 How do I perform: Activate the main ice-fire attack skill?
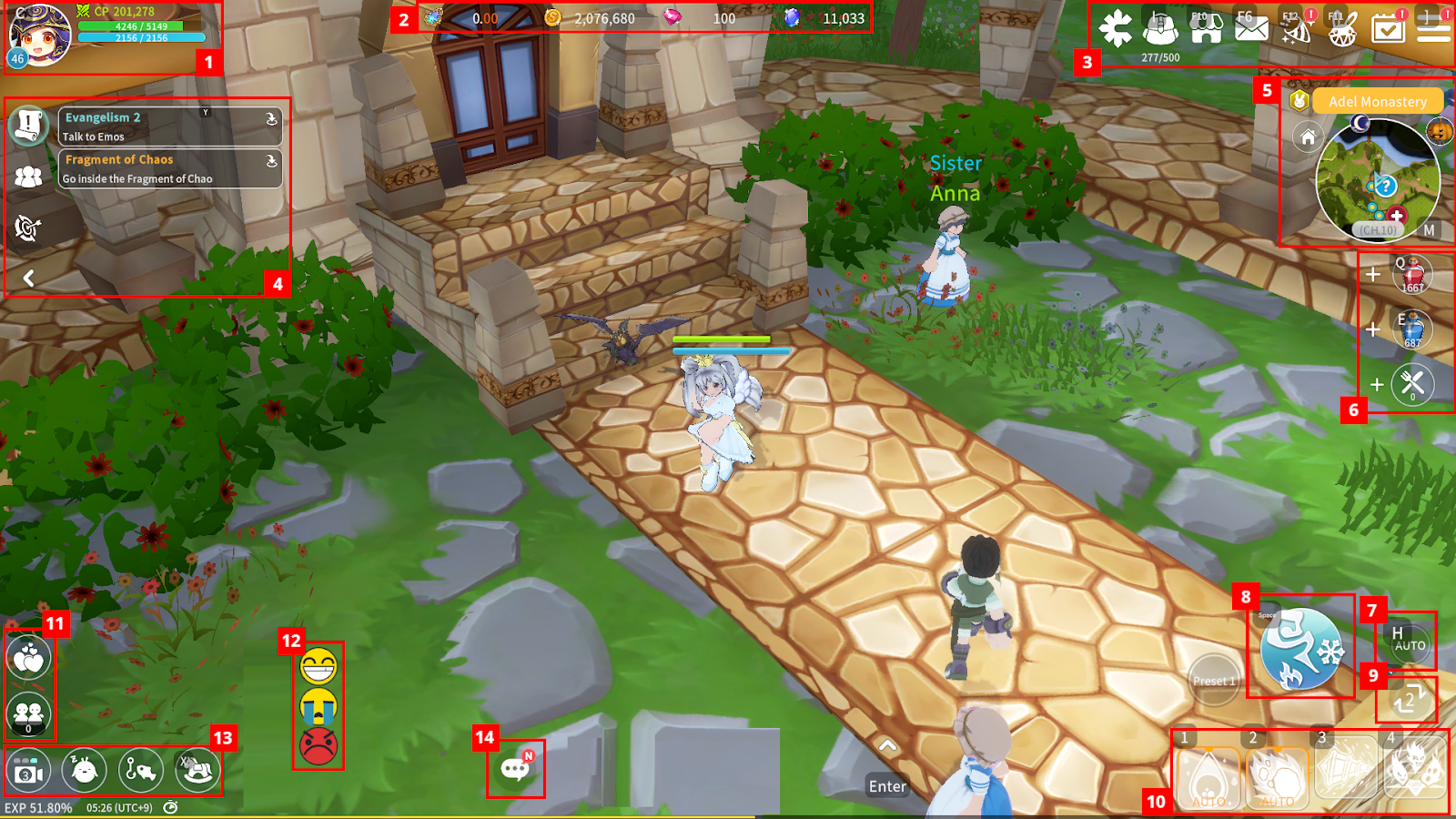pyautogui.click(x=1301, y=650)
